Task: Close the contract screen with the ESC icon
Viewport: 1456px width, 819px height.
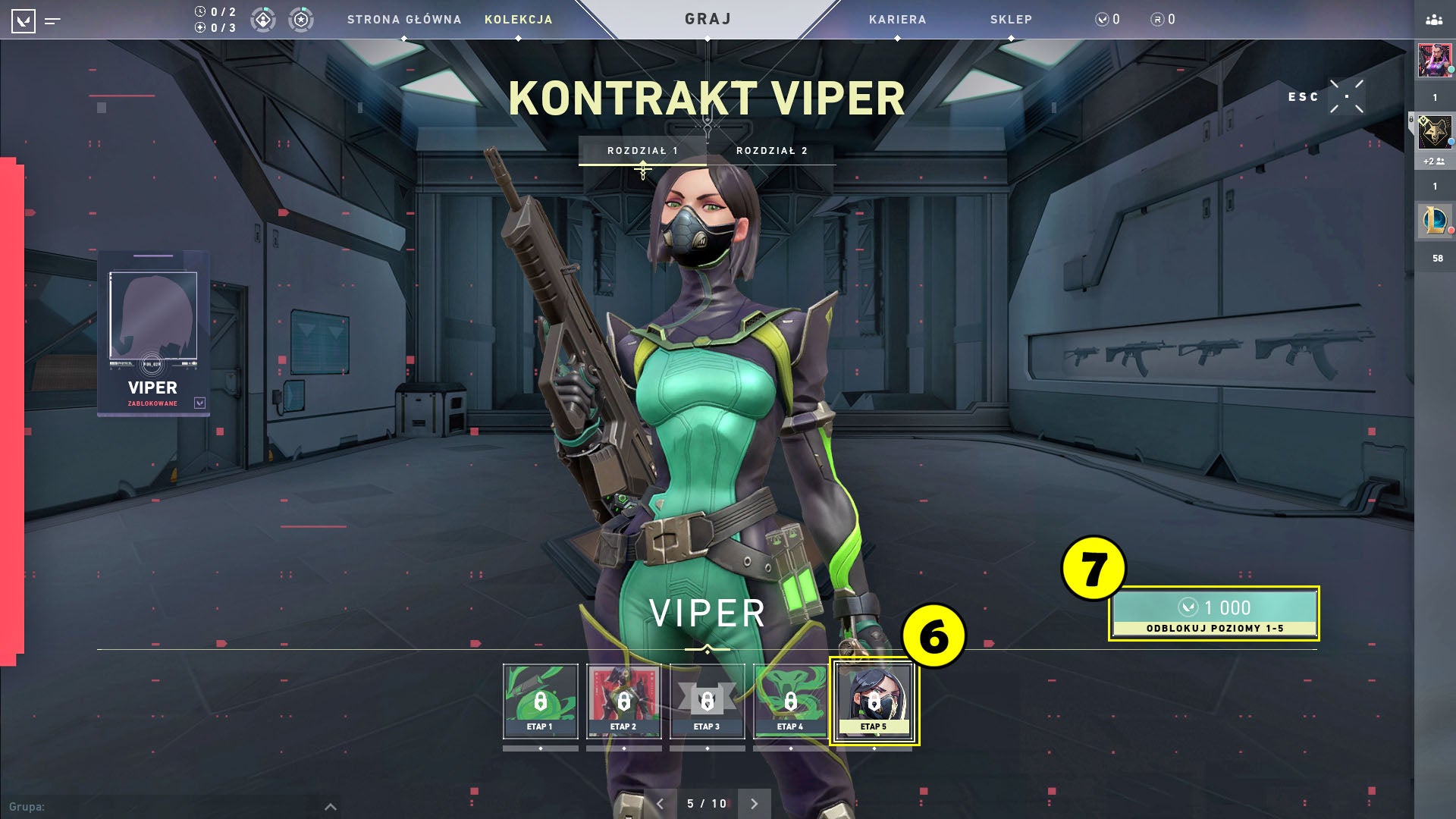Action: (x=1347, y=97)
